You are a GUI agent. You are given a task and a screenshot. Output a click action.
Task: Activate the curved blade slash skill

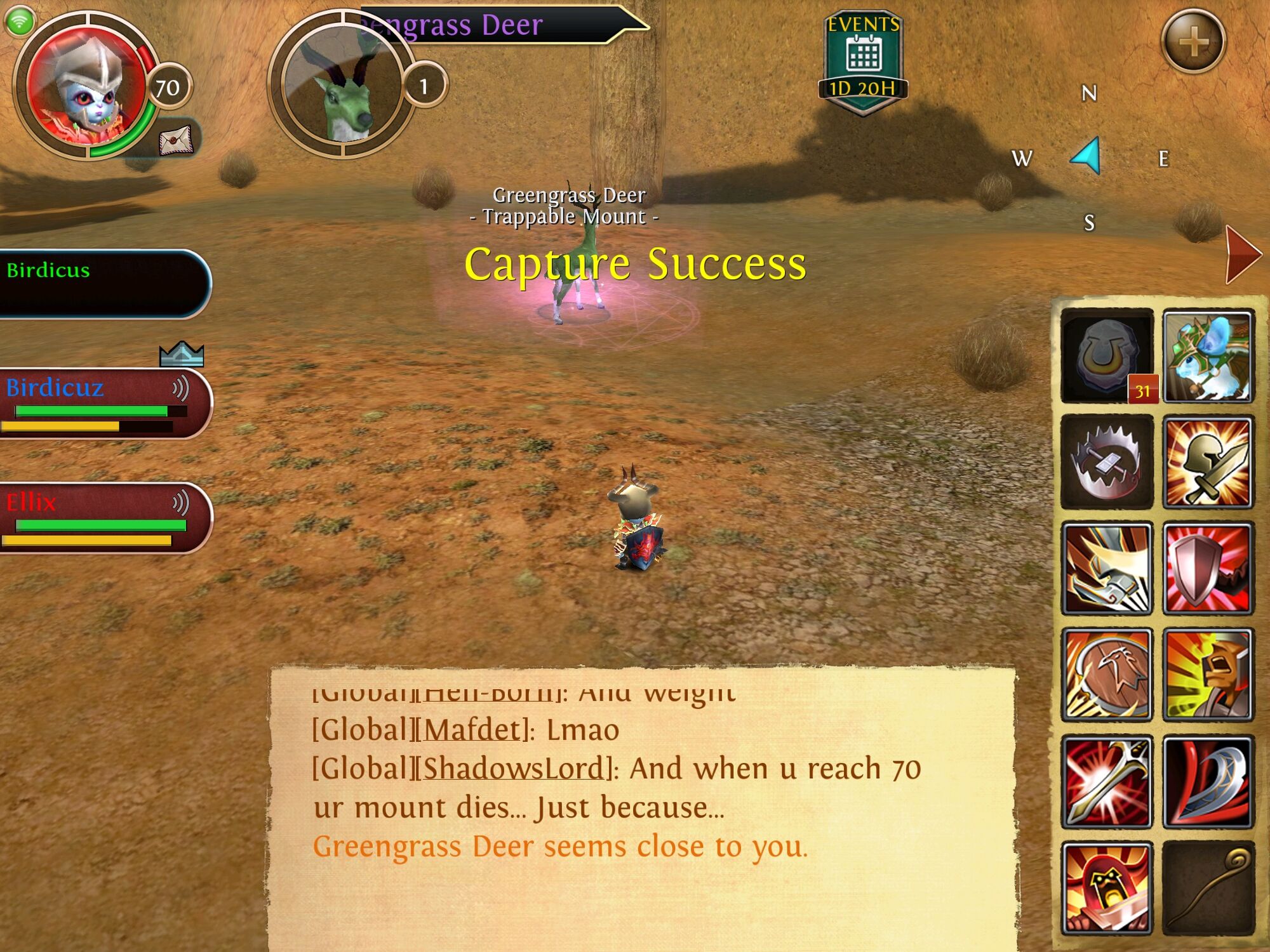(1208, 781)
